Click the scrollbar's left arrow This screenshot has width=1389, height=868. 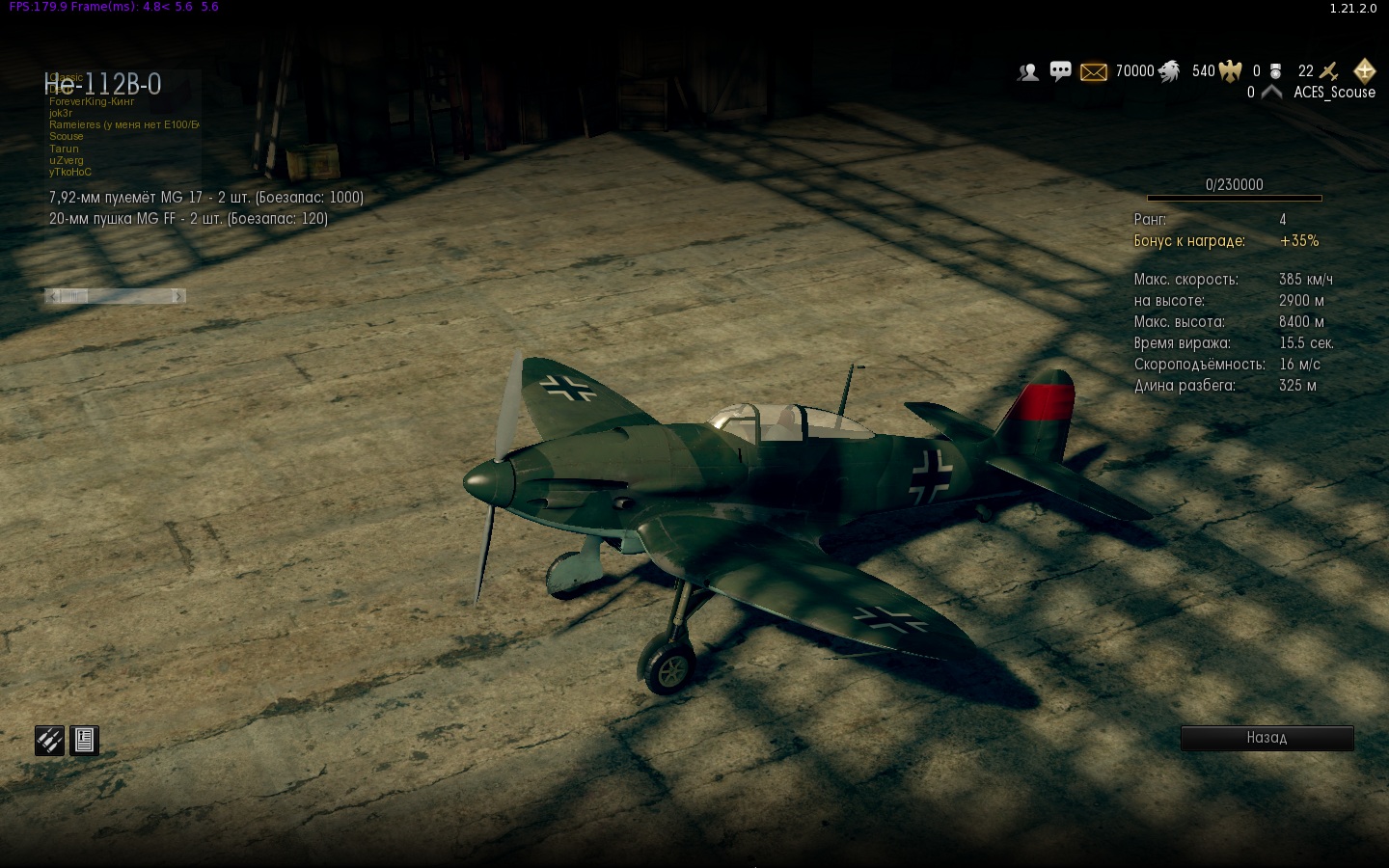(x=54, y=296)
